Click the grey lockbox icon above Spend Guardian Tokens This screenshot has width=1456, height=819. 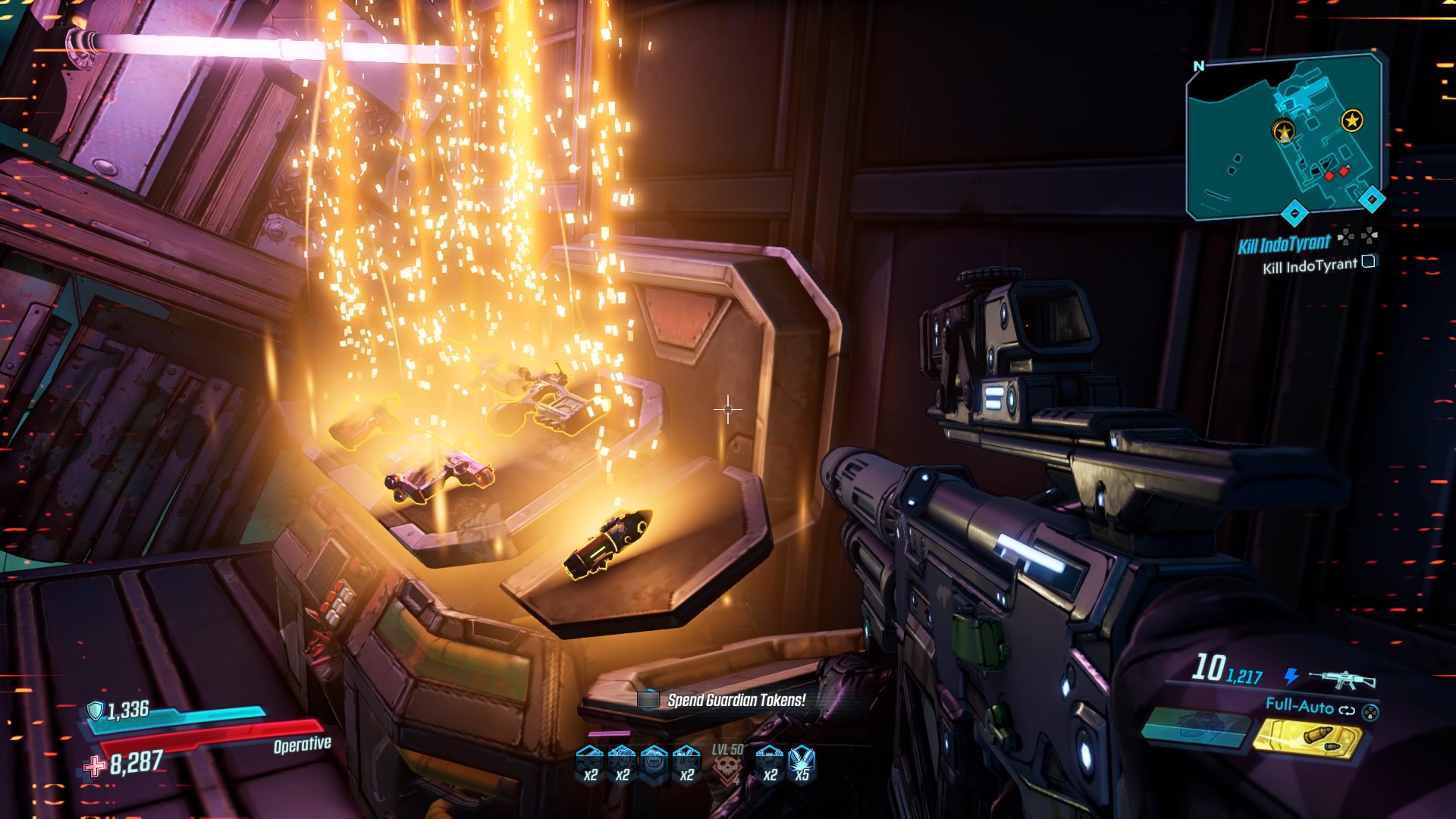tap(648, 699)
